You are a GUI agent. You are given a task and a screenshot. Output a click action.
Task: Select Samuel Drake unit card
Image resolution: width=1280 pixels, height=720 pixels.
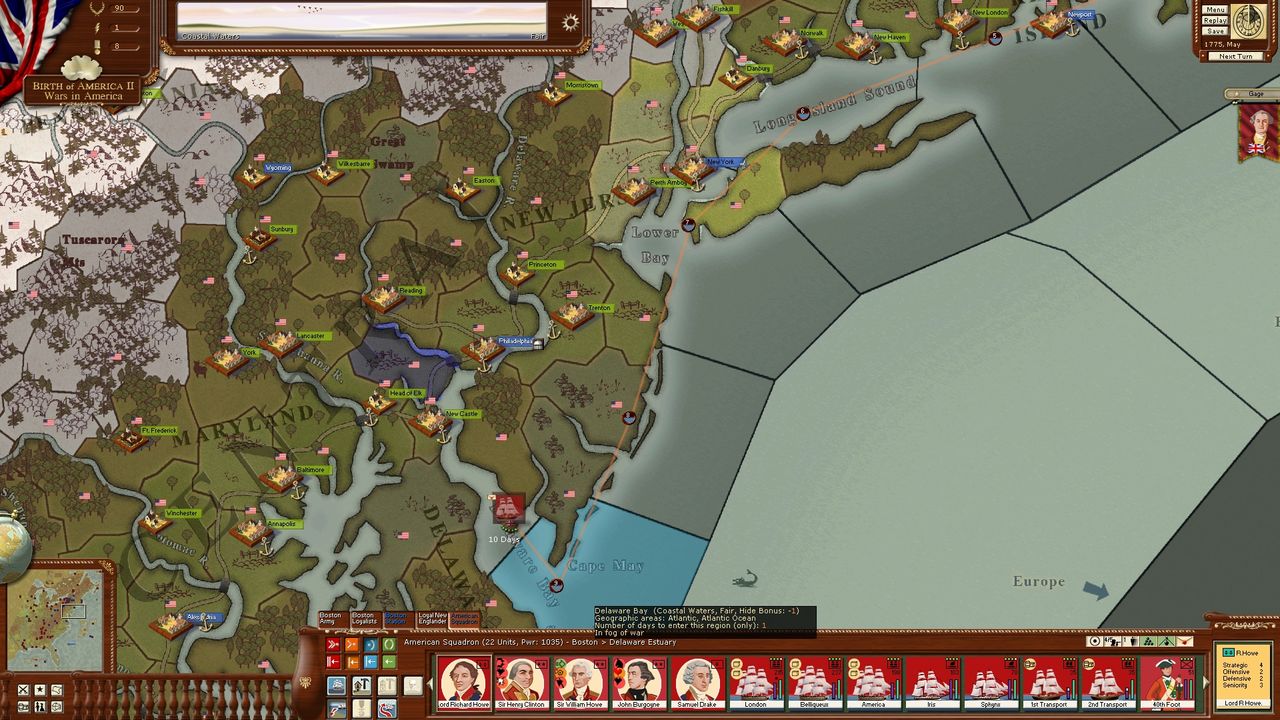(x=698, y=681)
